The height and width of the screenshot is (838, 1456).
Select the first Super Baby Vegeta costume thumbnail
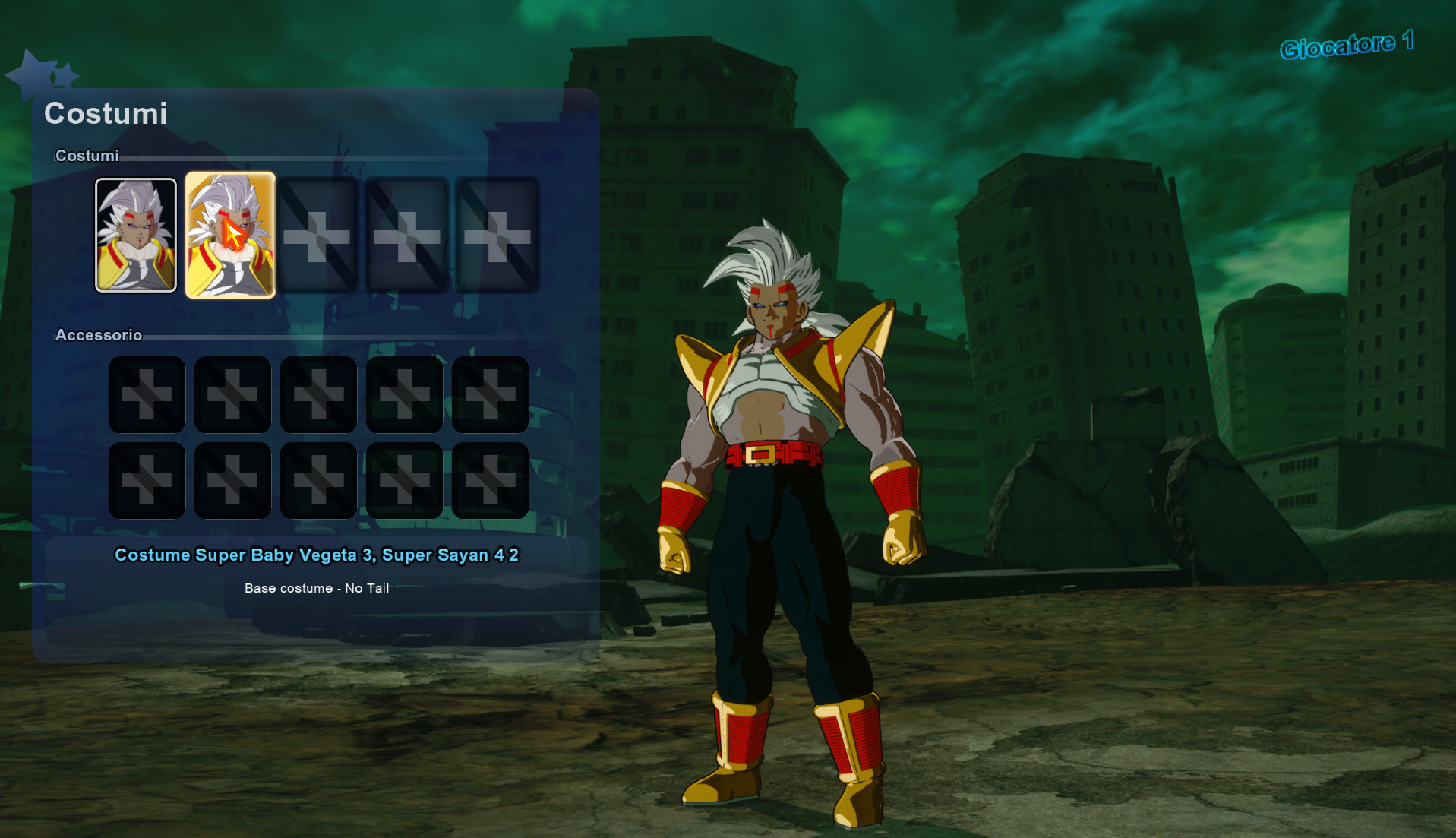point(136,234)
